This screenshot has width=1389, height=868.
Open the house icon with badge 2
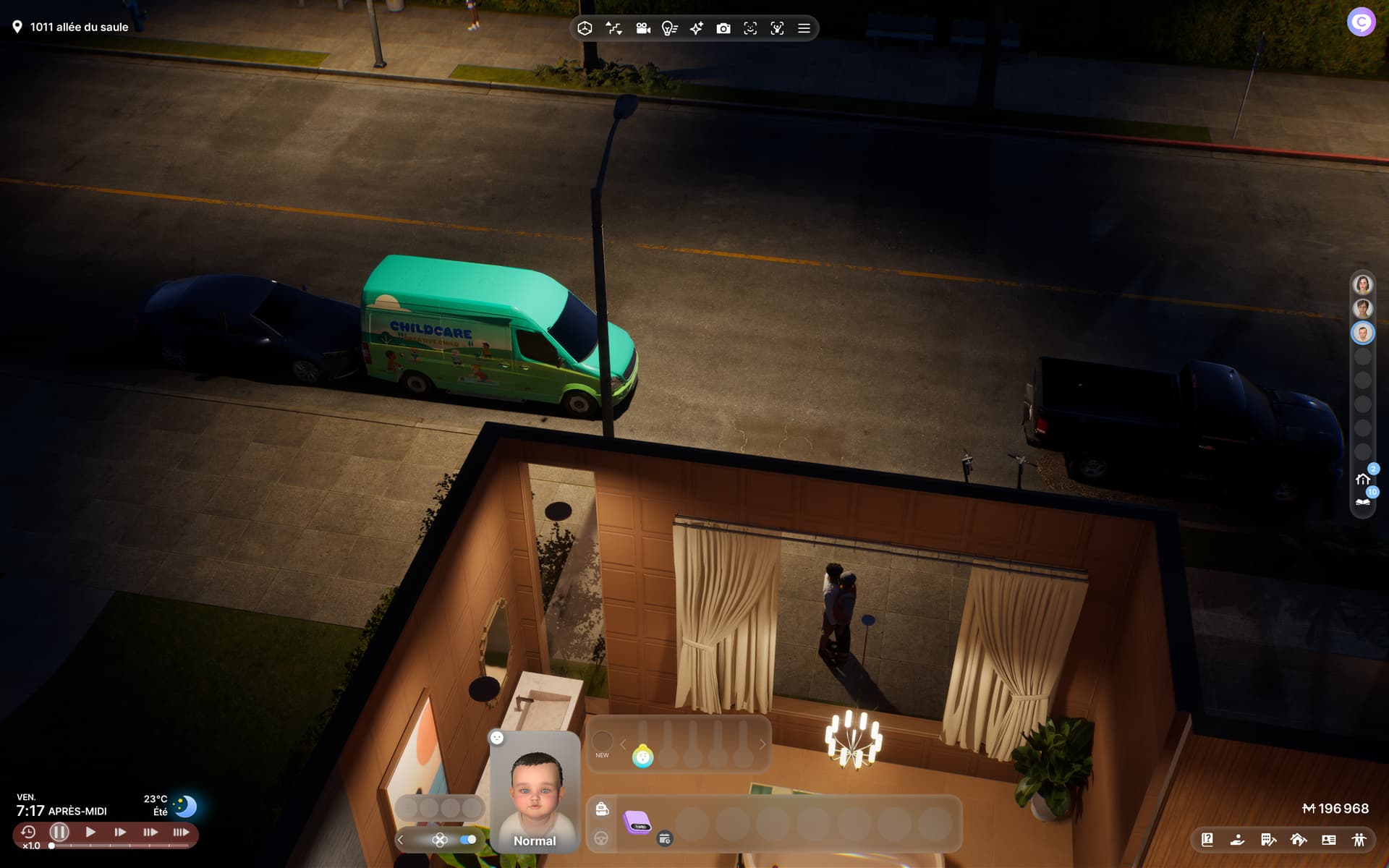(x=1363, y=479)
